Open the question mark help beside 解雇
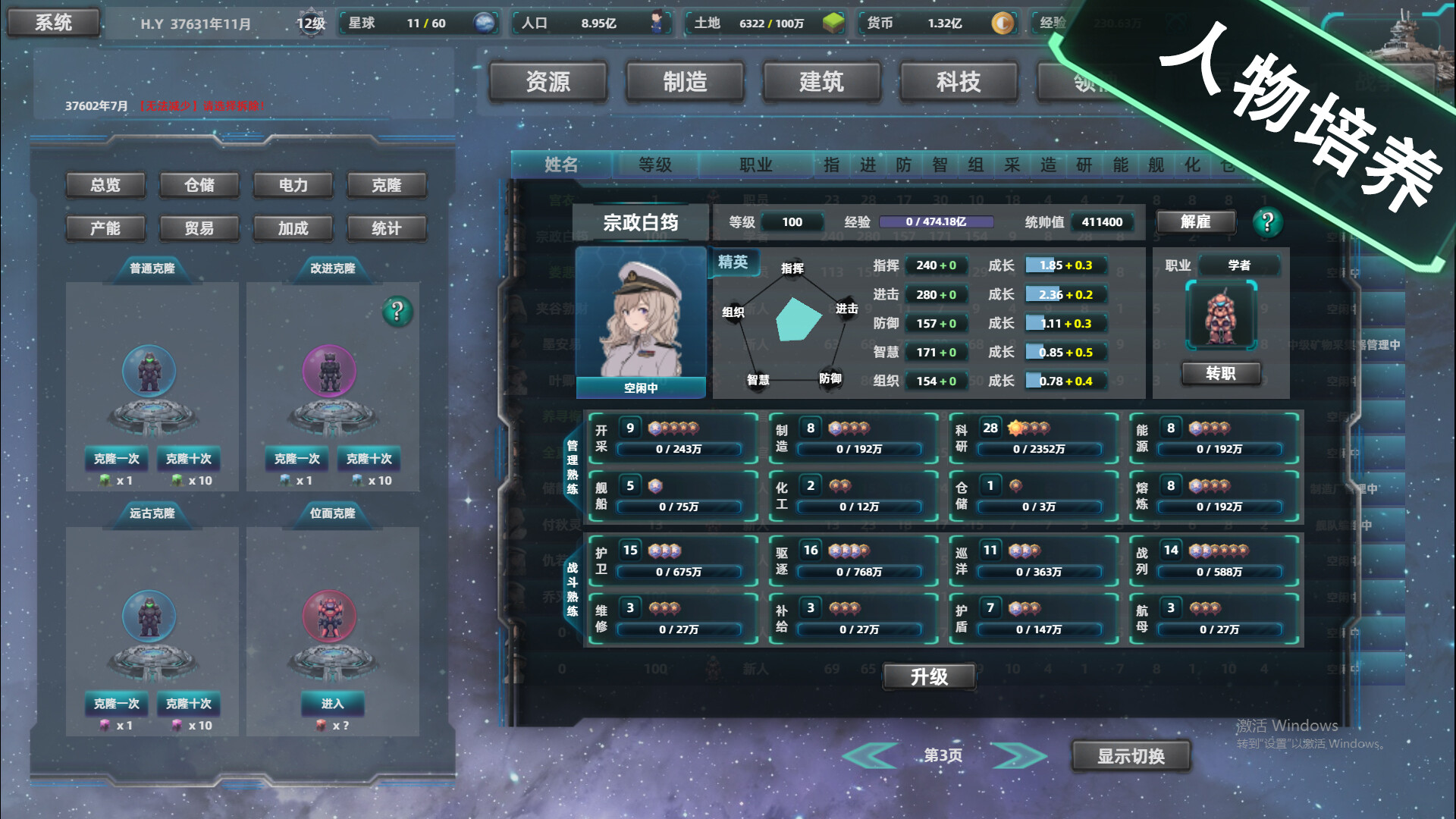The width and height of the screenshot is (1456, 819). (1268, 222)
